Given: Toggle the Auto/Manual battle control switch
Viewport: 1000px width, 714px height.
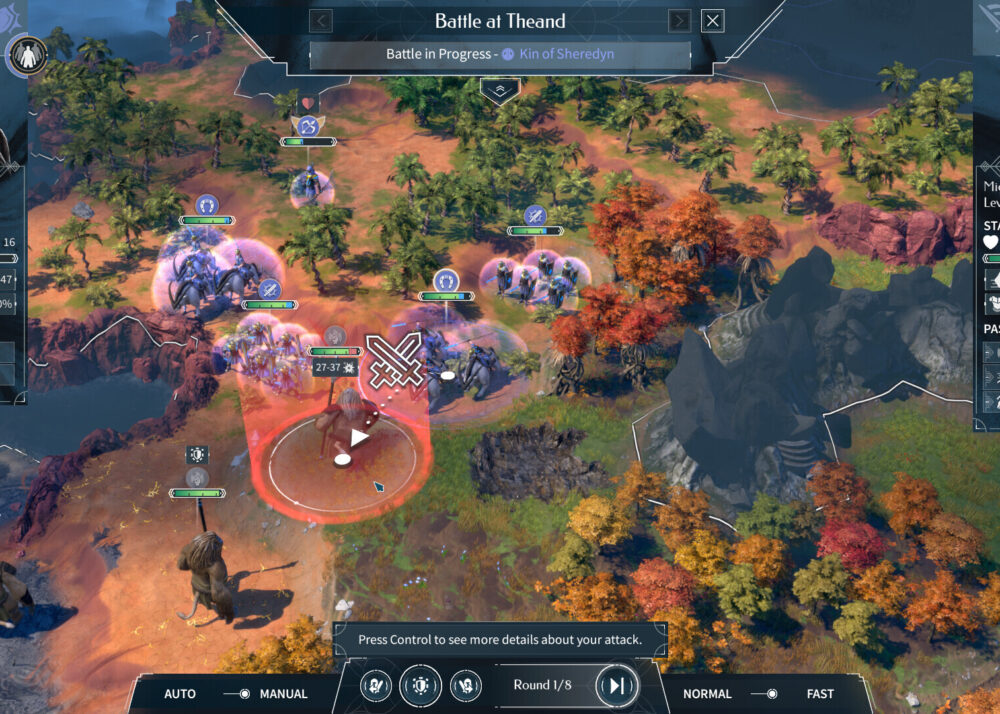Looking at the screenshot, I should click(236, 693).
